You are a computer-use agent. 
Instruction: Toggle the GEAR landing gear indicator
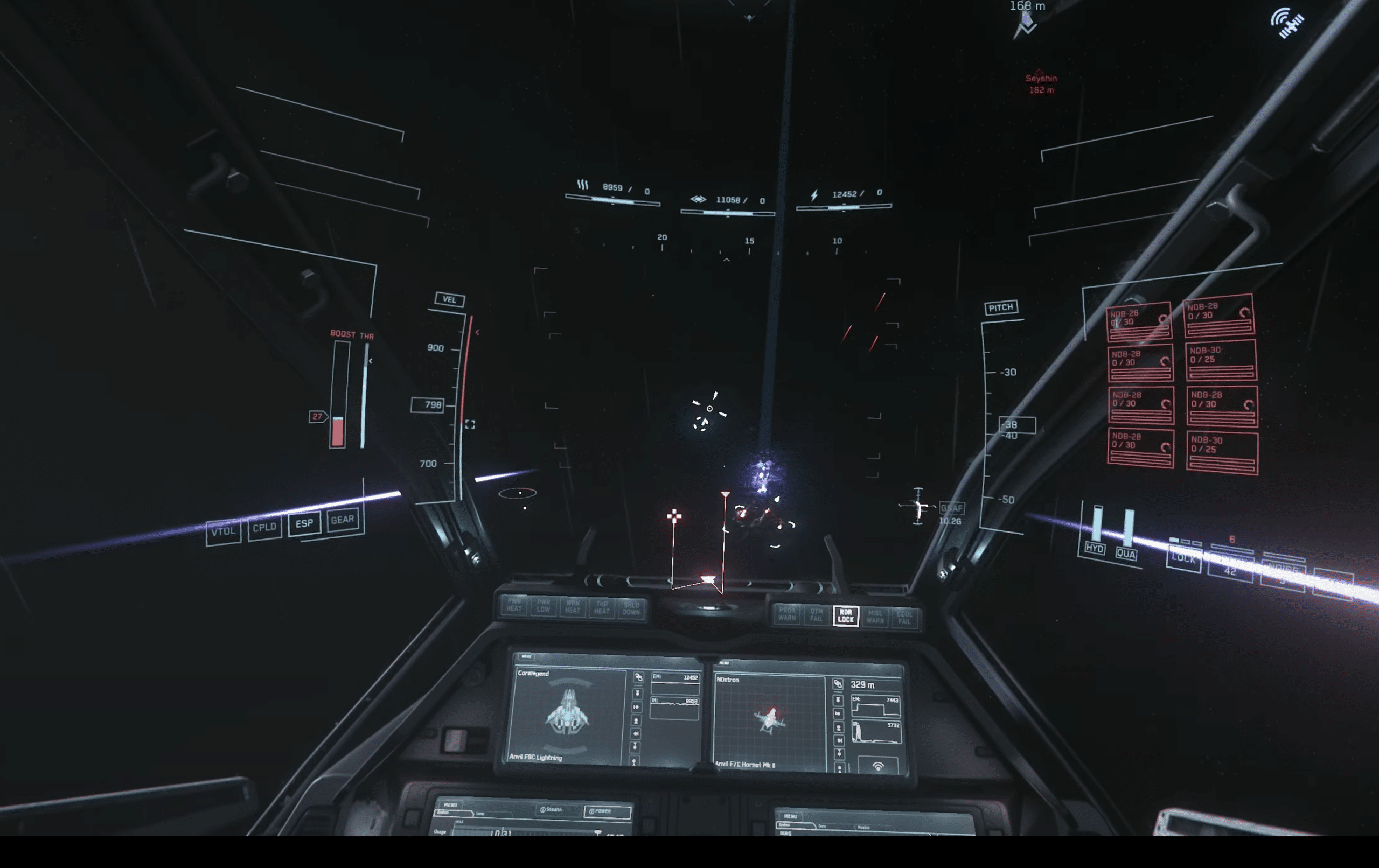[343, 519]
